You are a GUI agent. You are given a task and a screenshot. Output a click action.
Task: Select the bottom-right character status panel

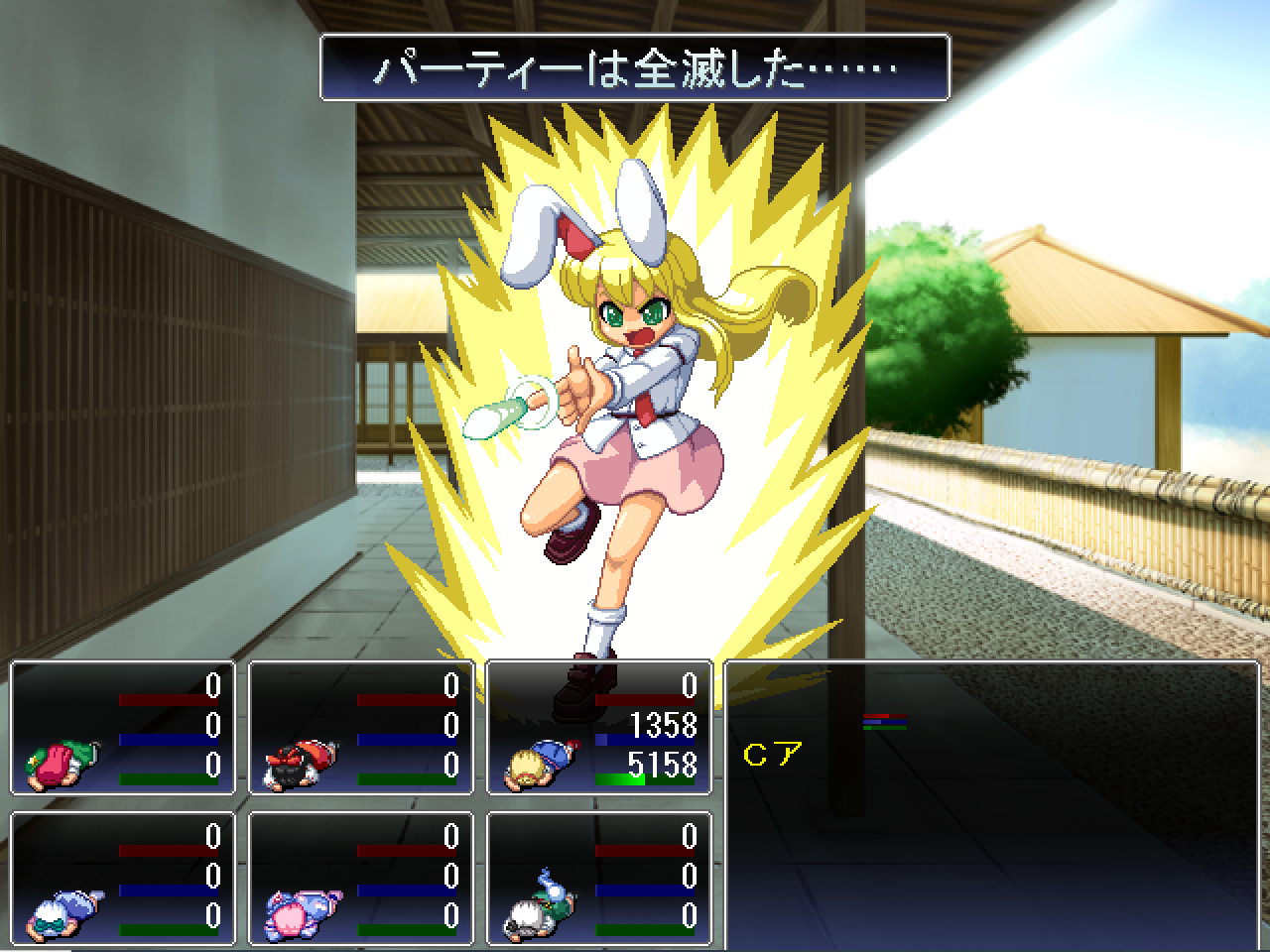(600, 878)
